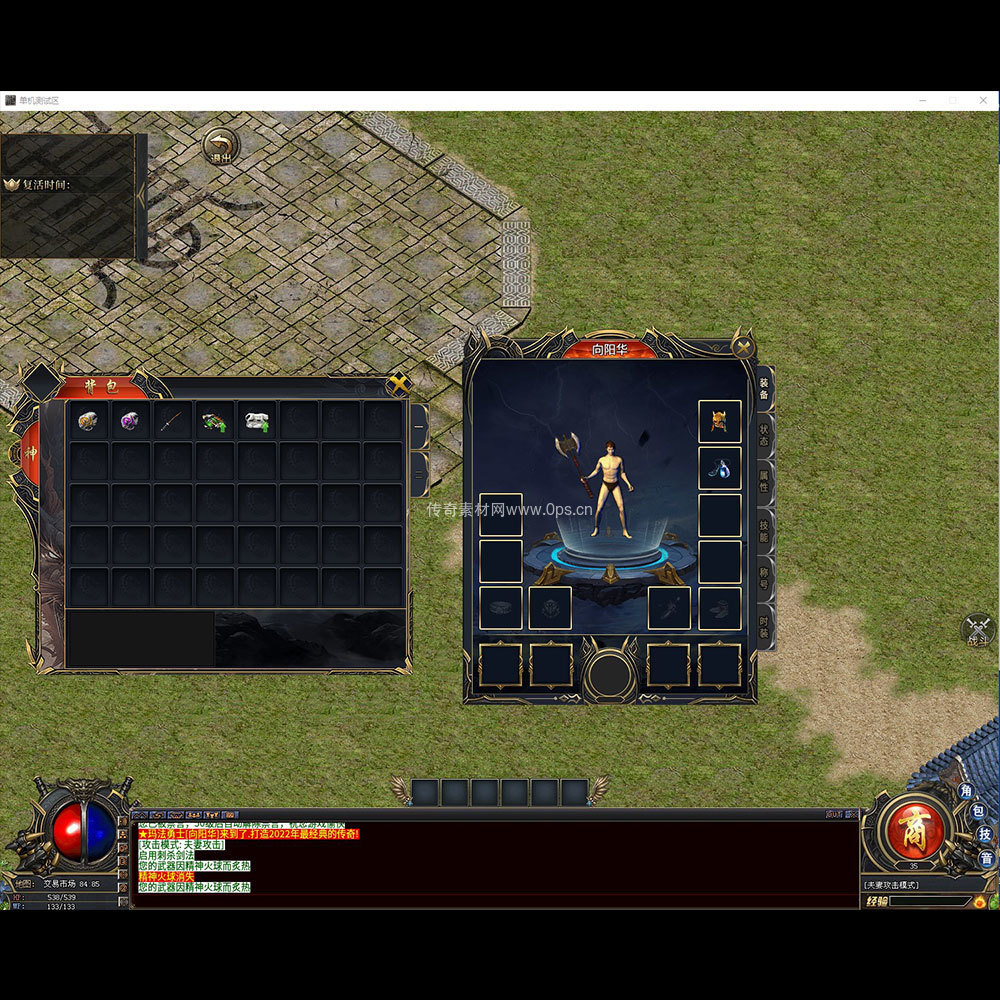Close the 向阳华 character panel
Viewport: 1000px width, 1000px height.
[x=743, y=347]
